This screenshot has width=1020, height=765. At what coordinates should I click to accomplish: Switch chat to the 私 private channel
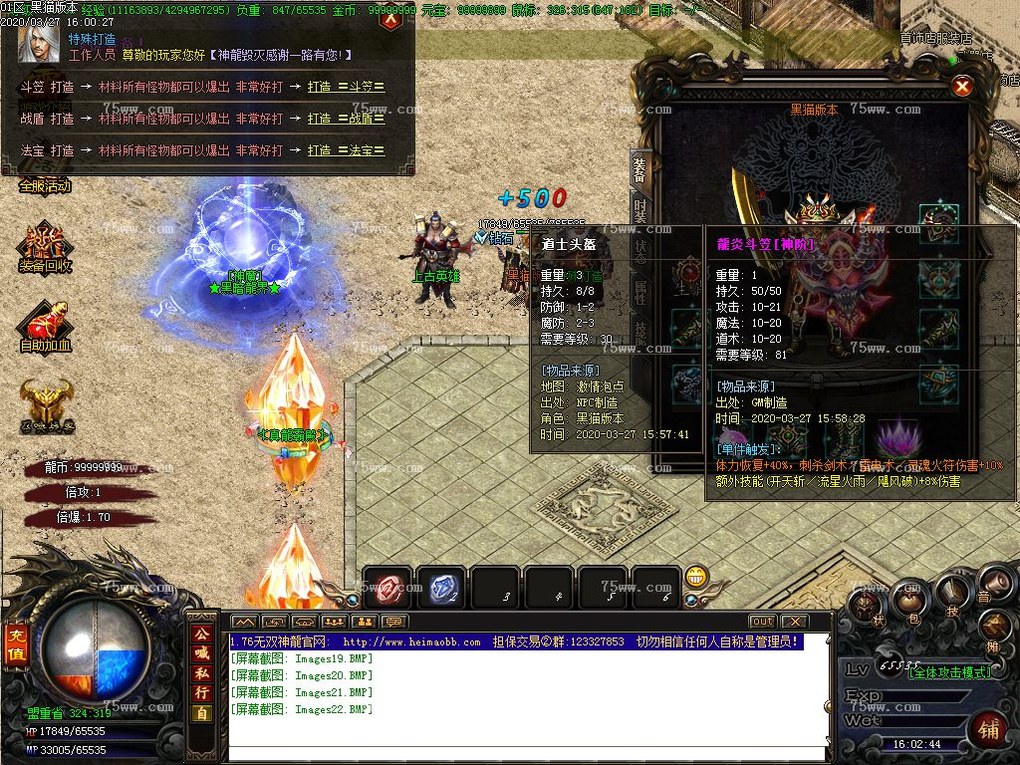(202, 672)
